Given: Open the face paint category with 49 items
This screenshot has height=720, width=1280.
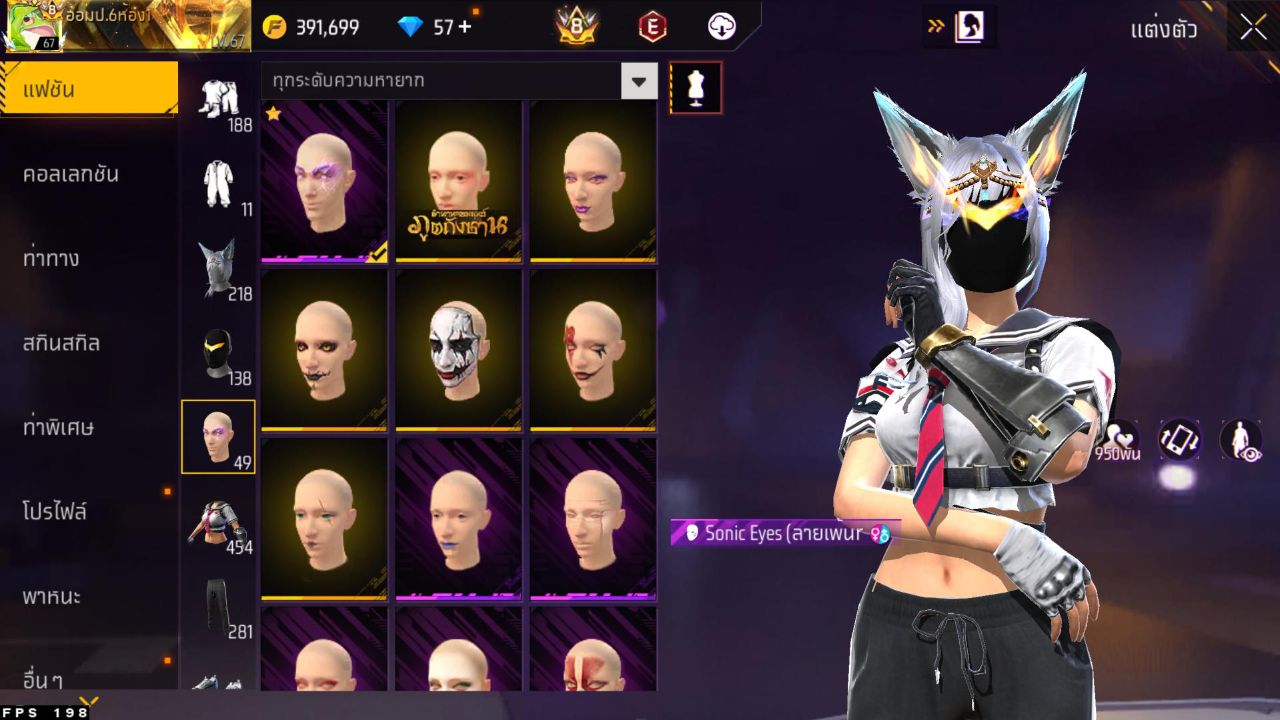Looking at the screenshot, I should tap(220, 438).
